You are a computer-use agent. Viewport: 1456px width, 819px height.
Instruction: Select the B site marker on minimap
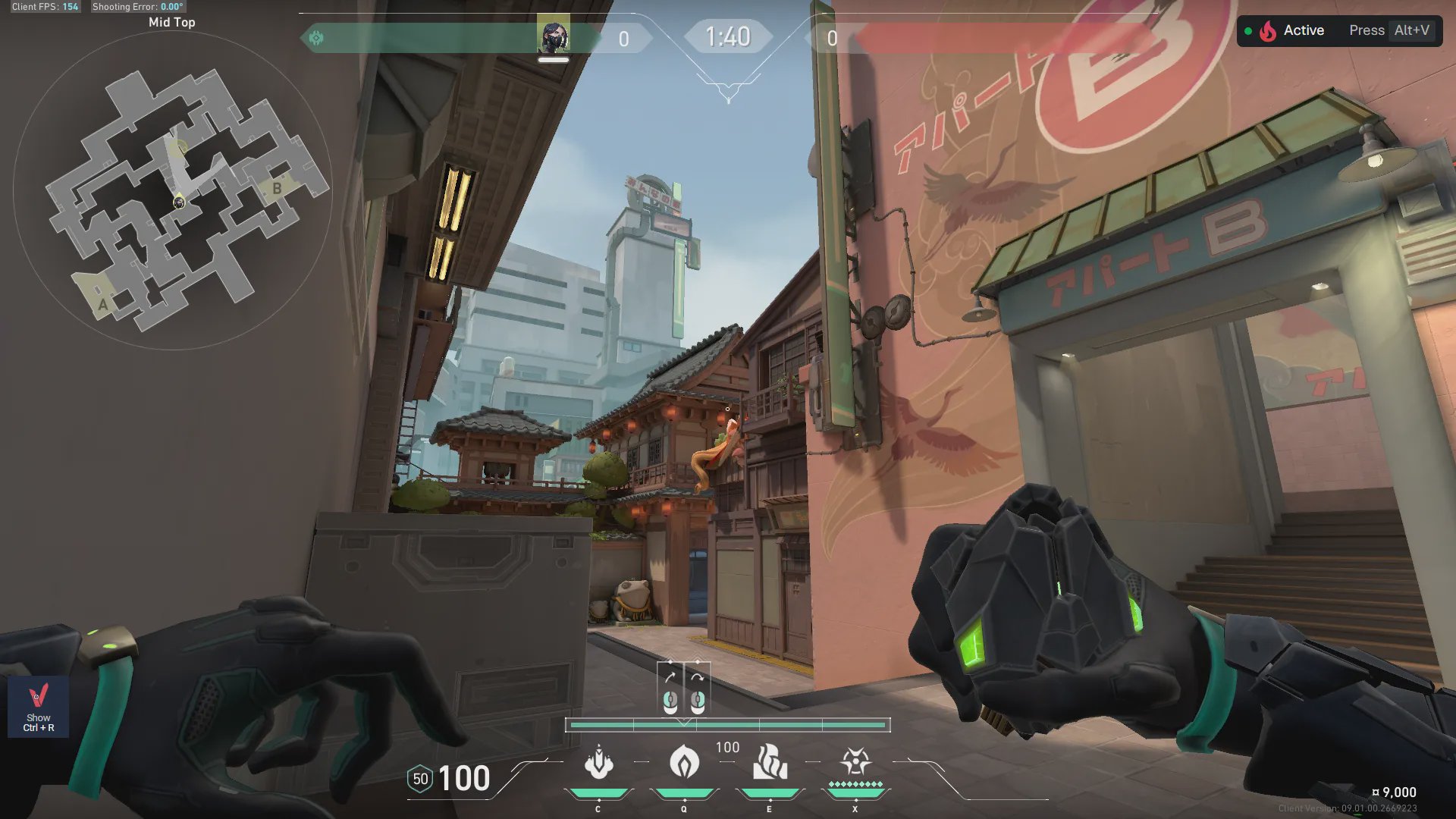click(x=277, y=188)
